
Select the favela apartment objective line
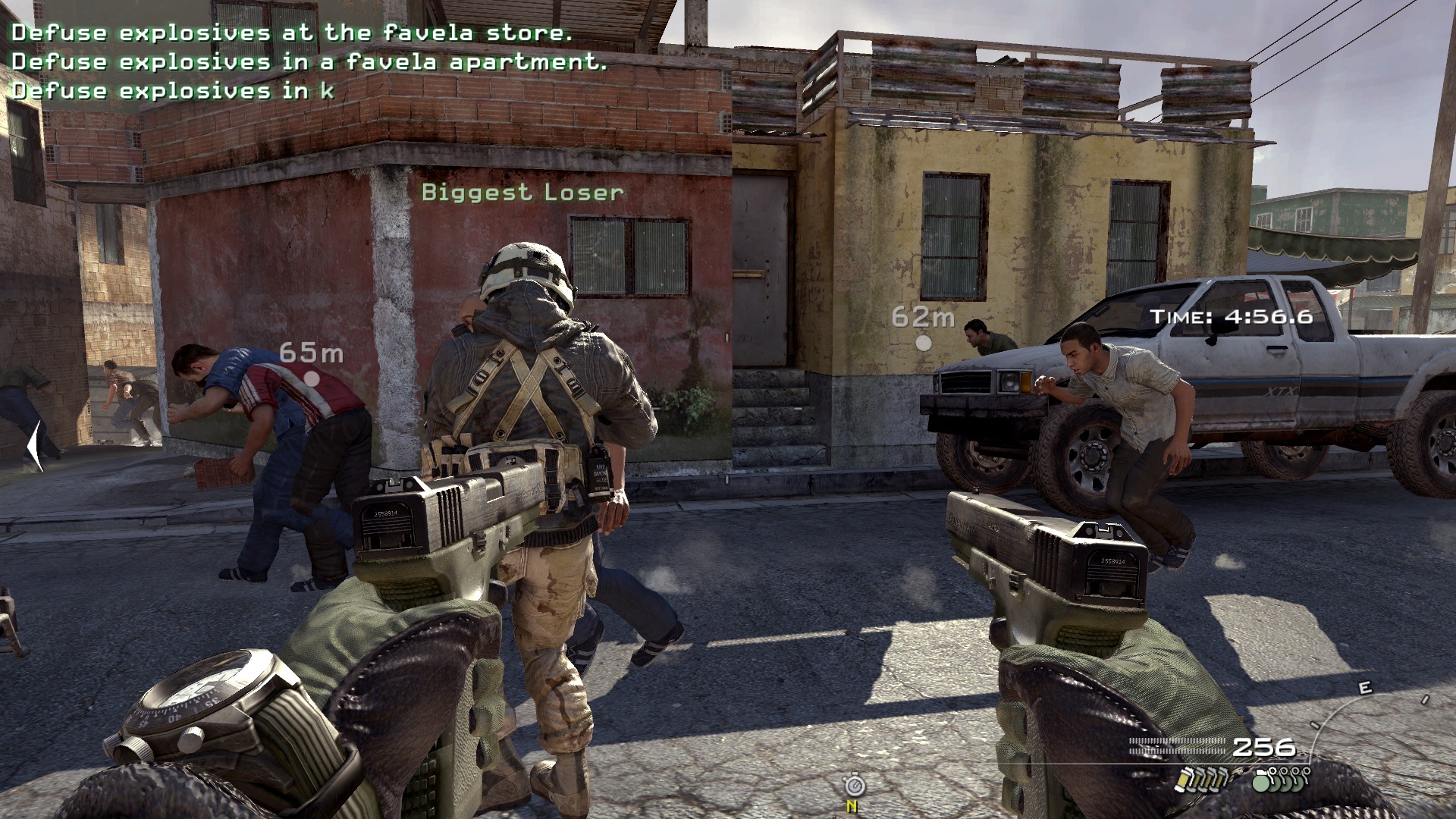(x=309, y=61)
